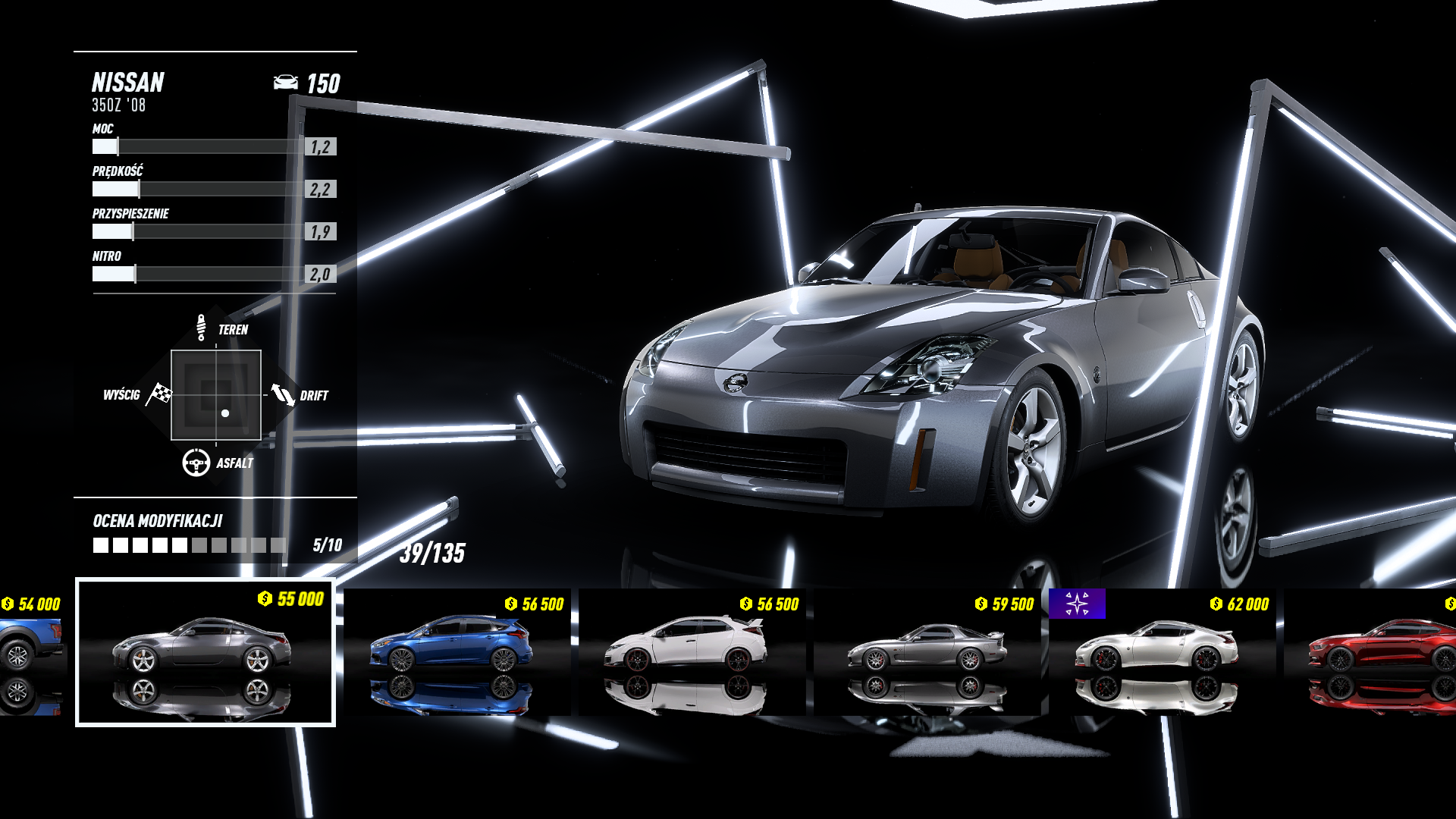Select the blue truck priced 54 000
Image resolution: width=1456 pixels, height=819 pixels.
point(30,652)
